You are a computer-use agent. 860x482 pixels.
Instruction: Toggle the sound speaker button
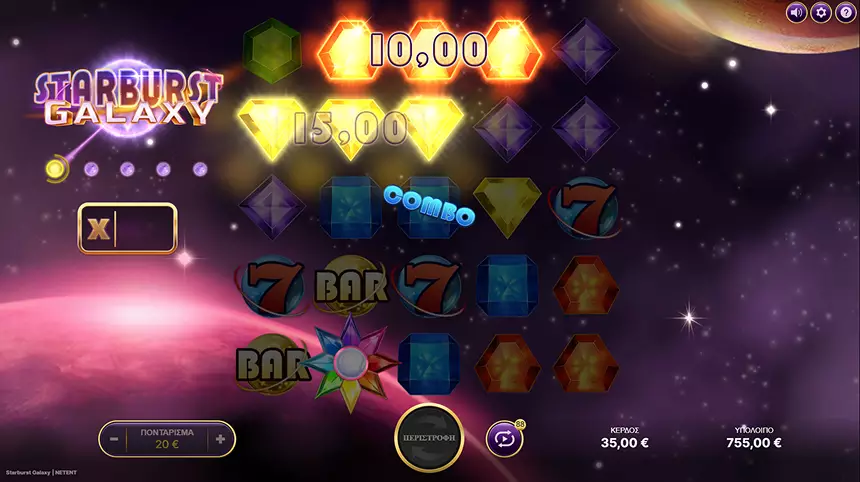coord(797,12)
